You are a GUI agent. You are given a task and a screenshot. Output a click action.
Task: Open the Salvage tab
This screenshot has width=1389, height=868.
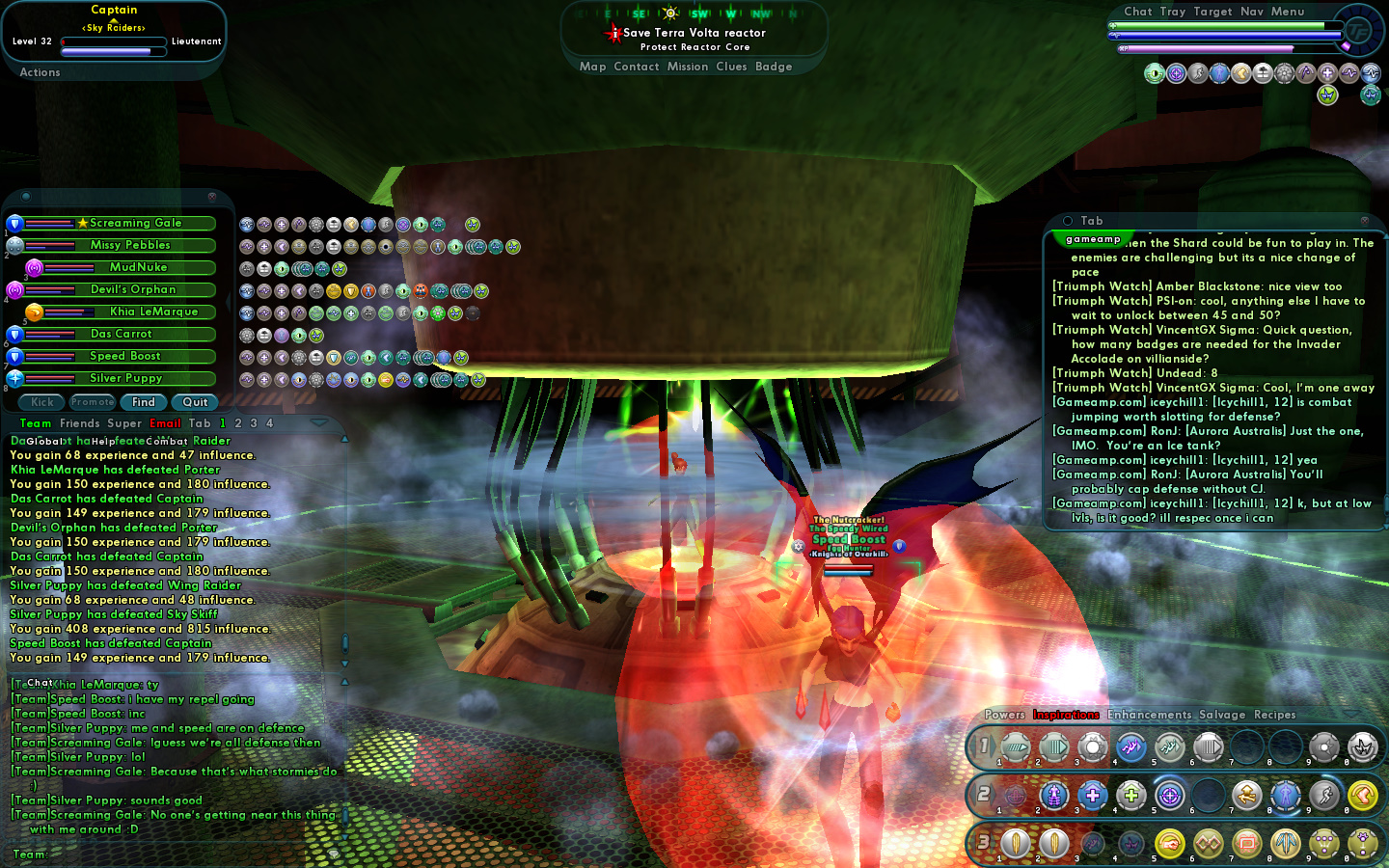[x=1222, y=715]
